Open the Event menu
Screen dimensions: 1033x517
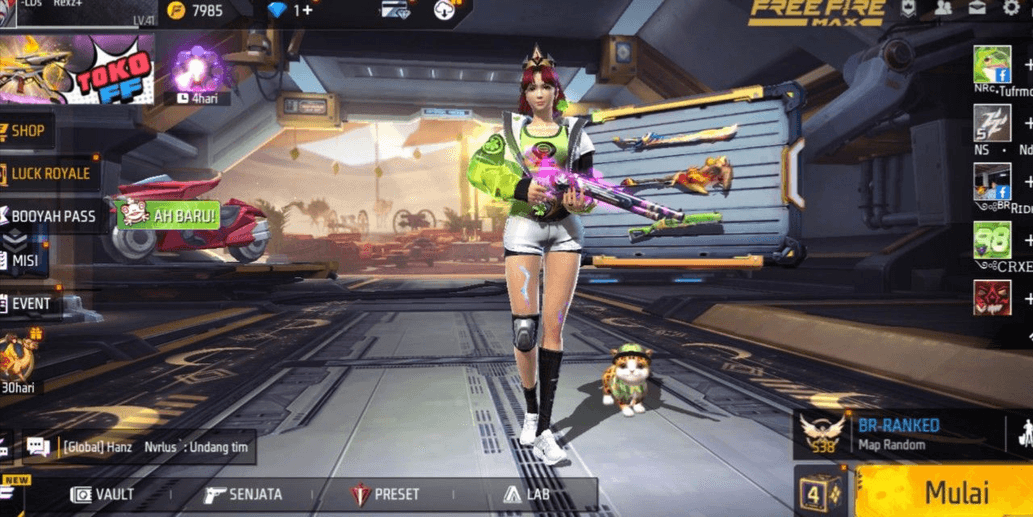coord(30,303)
